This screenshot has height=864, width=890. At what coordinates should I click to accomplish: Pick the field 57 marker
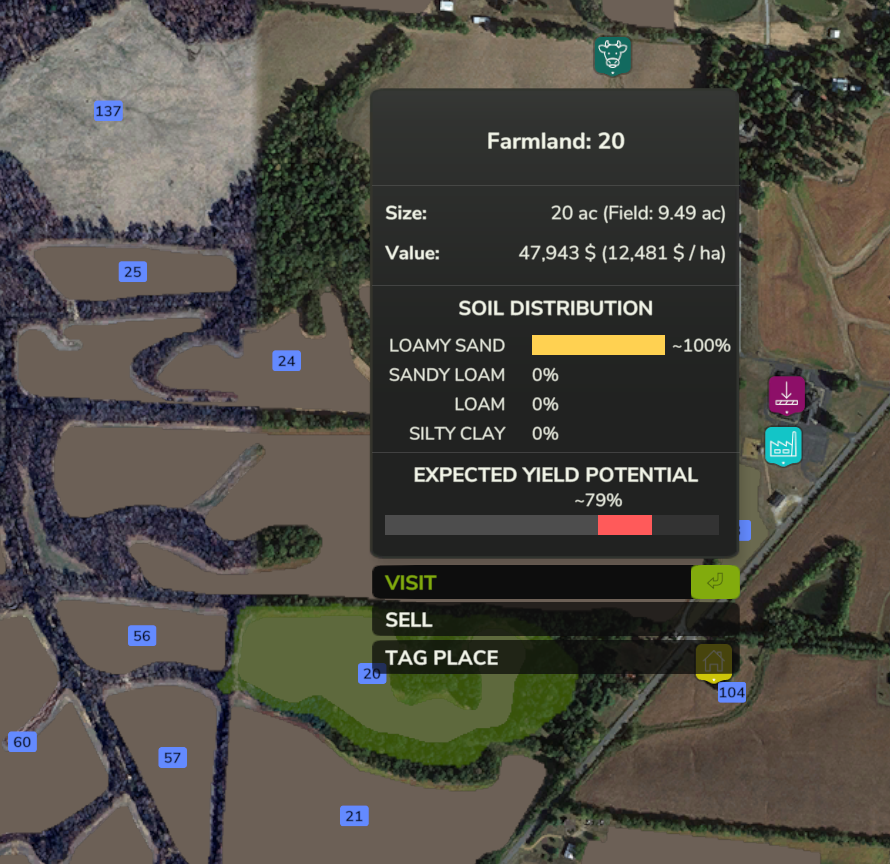[172, 758]
